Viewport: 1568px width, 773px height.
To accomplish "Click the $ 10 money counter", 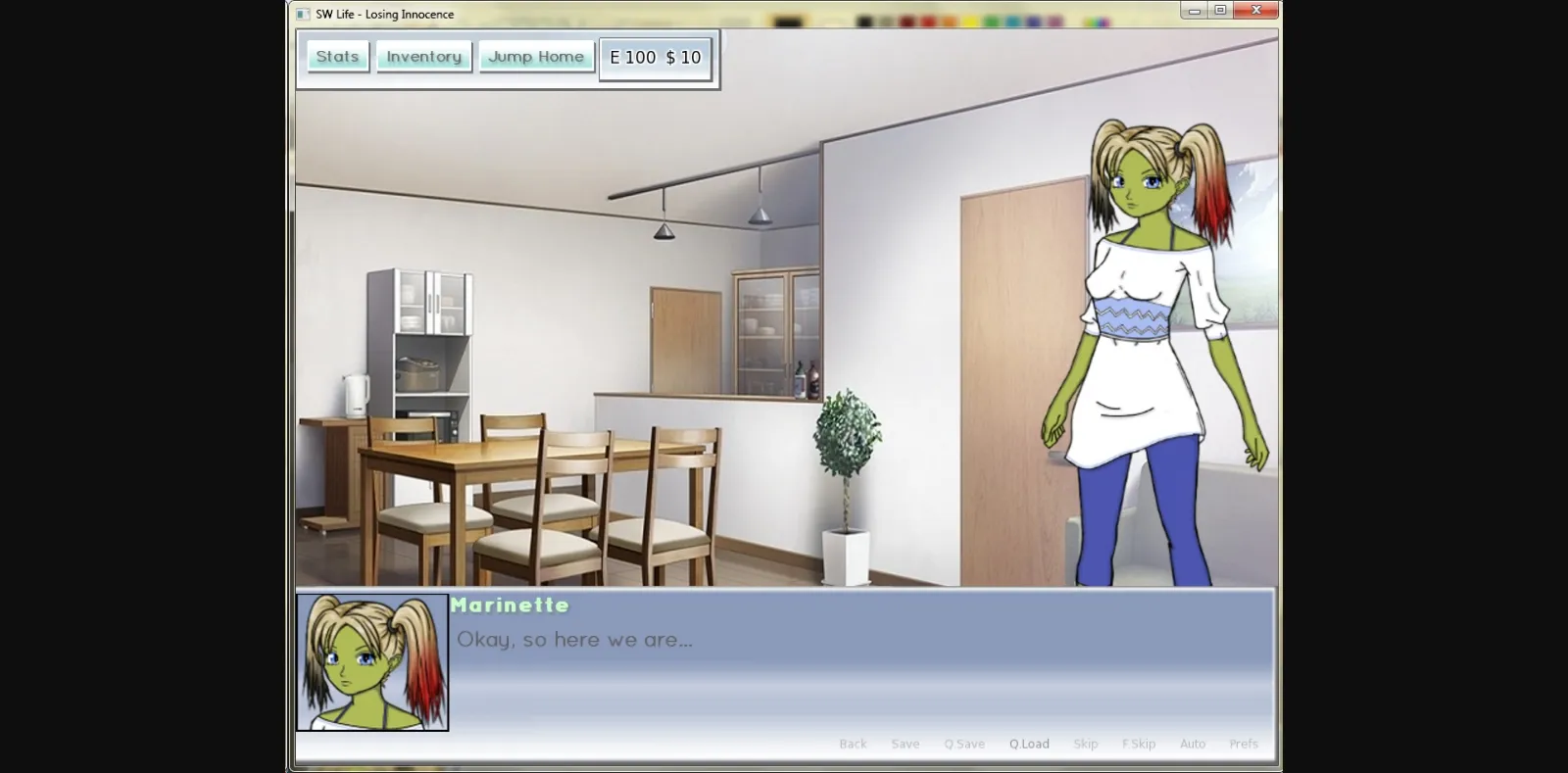I will click(684, 57).
